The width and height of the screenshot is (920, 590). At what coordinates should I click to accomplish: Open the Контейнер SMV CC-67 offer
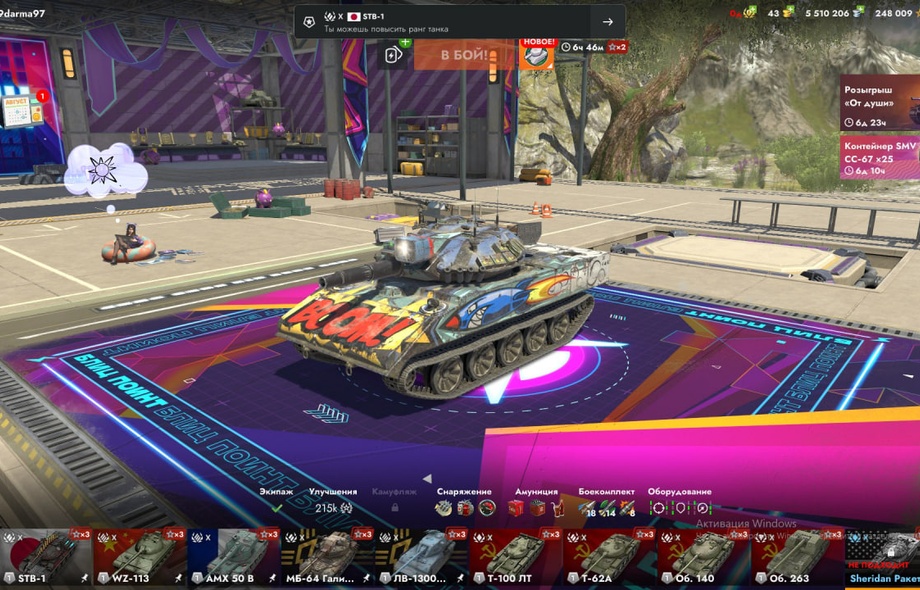[878, 158]
